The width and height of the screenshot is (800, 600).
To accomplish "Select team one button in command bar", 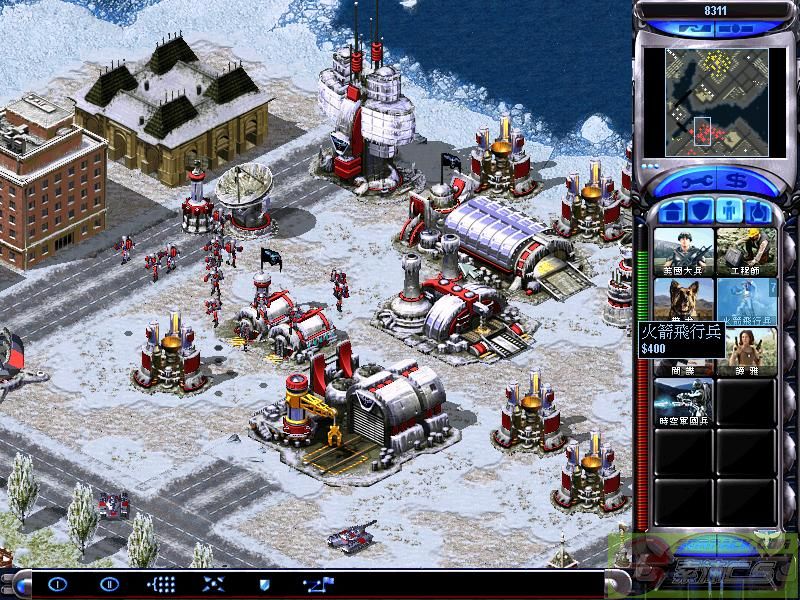I will [x=58, y=583].
